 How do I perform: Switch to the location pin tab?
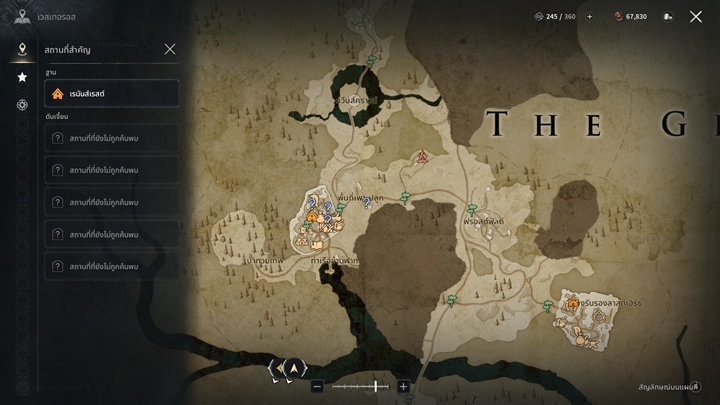22,49
